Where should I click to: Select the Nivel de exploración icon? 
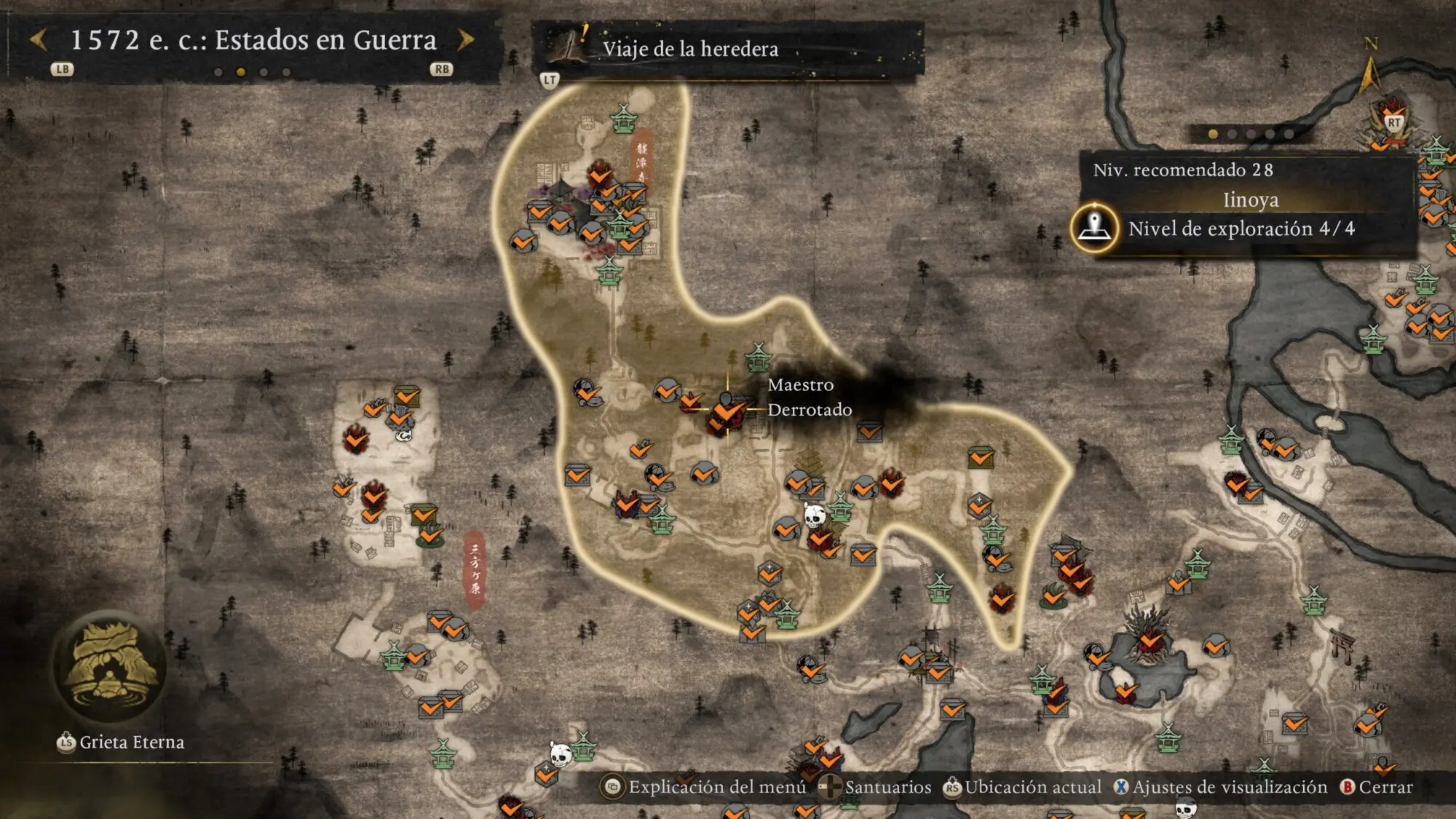click(1094, 228)
